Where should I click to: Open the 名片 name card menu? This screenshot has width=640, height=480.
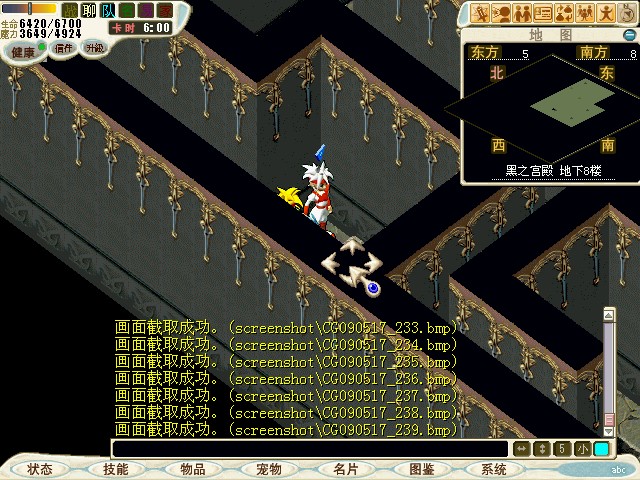346,468
